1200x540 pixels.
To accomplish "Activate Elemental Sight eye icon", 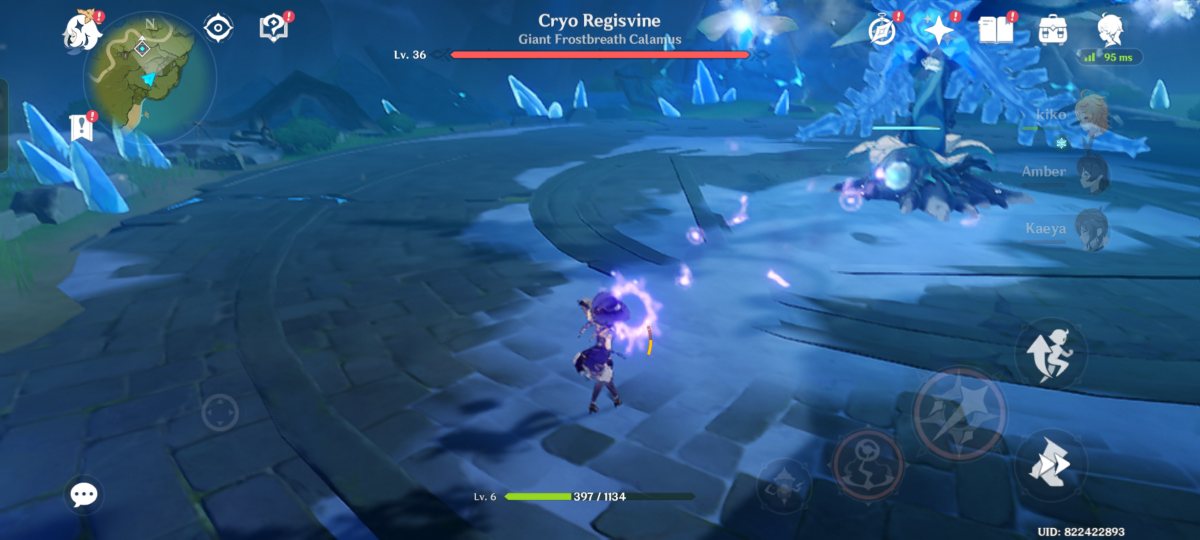I will click(219, 28).
